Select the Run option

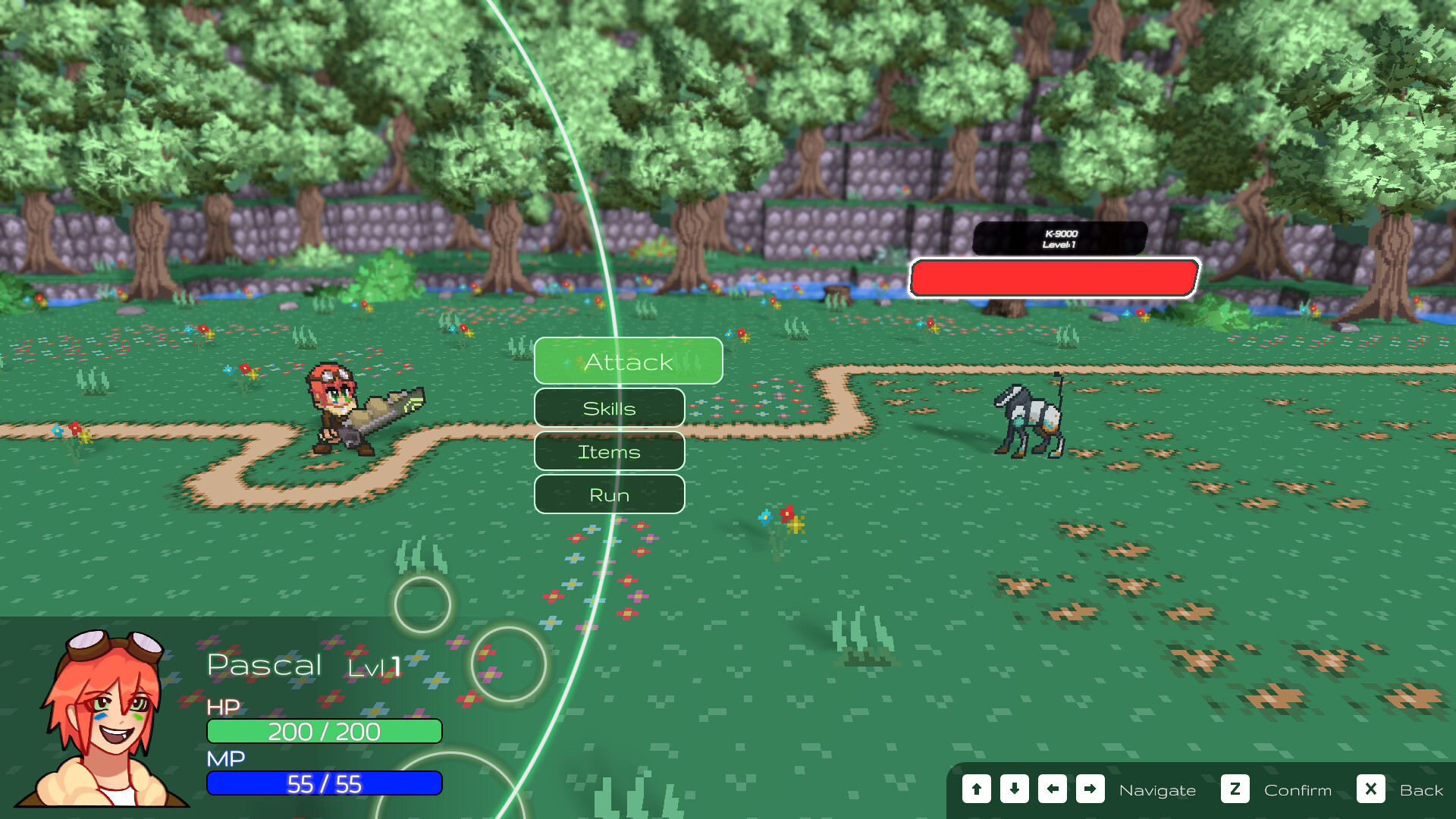tap(609, 494)
